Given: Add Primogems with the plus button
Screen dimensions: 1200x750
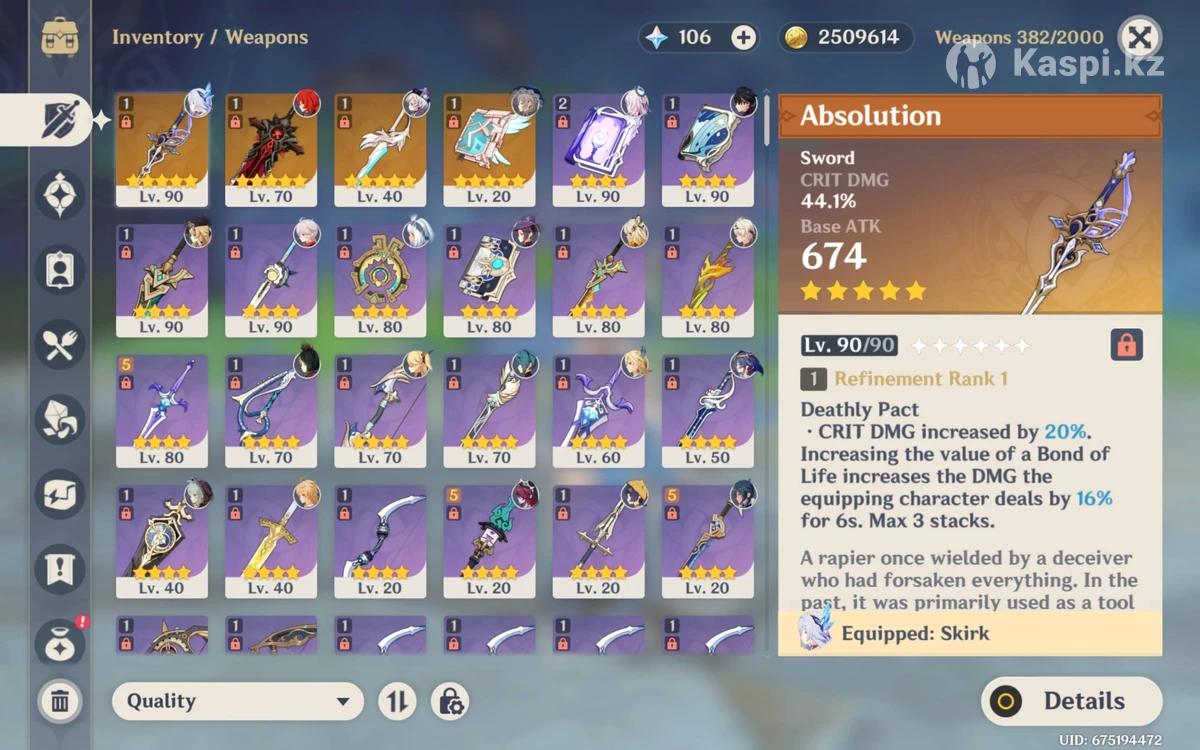Looking at the screenshot, I should pyautogui.click(x=744, y=38).
